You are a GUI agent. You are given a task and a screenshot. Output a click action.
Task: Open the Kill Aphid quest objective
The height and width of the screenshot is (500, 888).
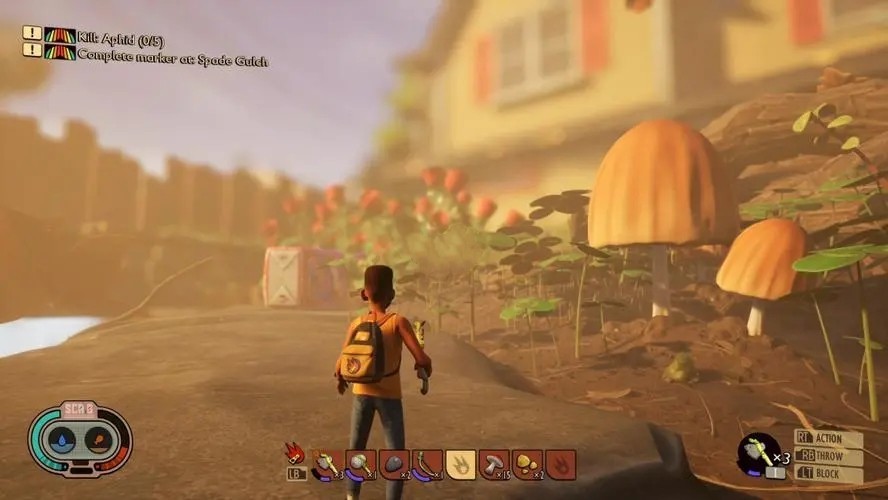[120, 38]
